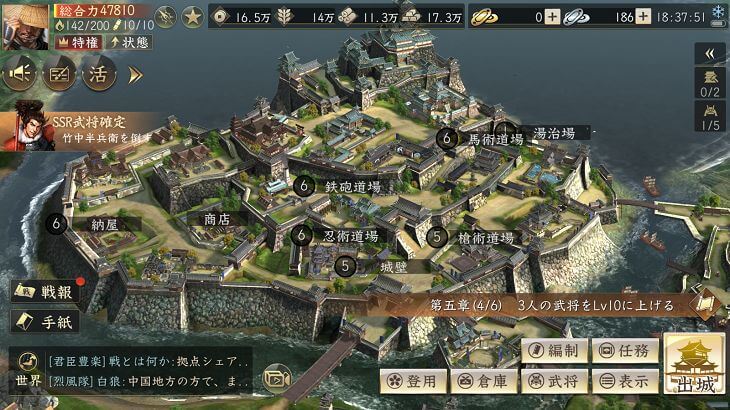Screen dimensions: 730x410
Task: Open the 手紙 letters mailbox
Action: (x=47, y=322)
